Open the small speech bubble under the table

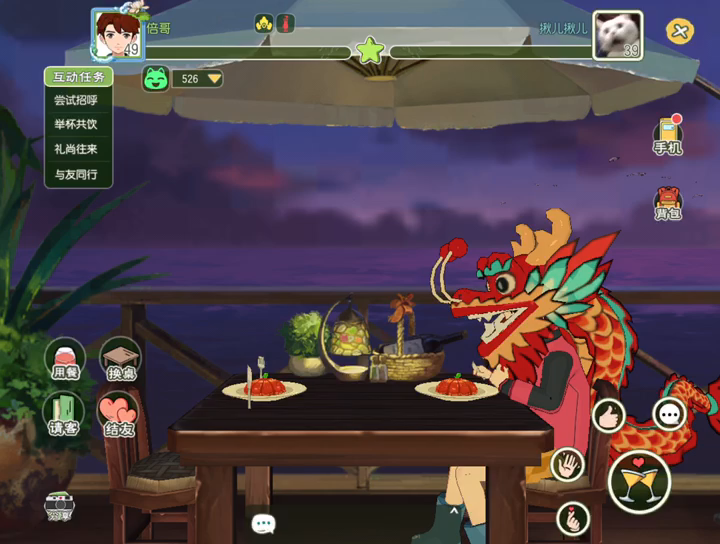(263, 523)
